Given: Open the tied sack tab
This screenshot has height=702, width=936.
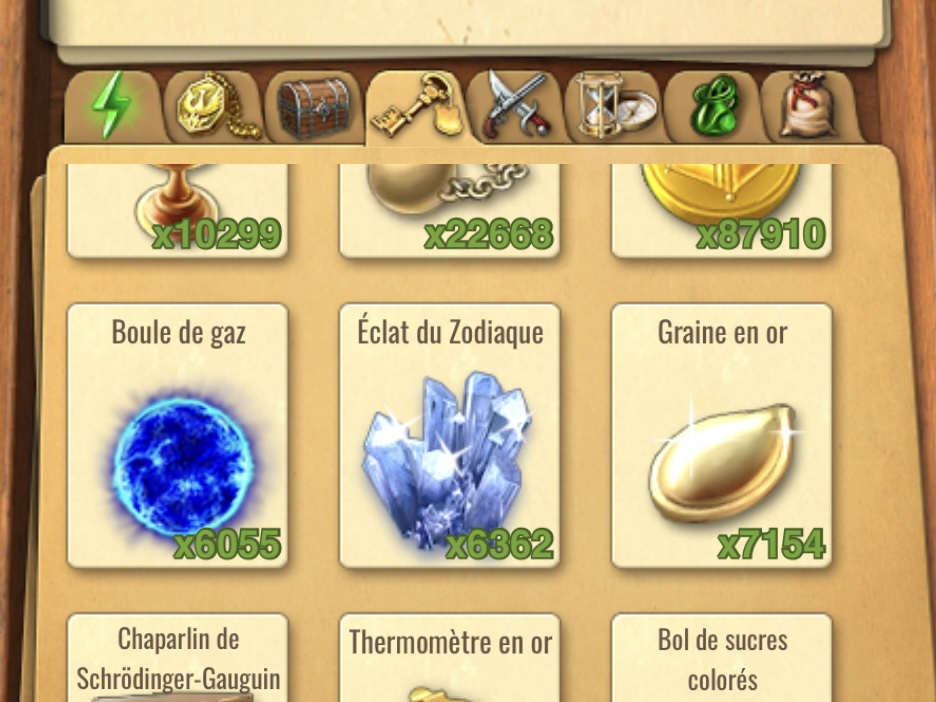Looking at the screenshot, I should coord(808,107).
